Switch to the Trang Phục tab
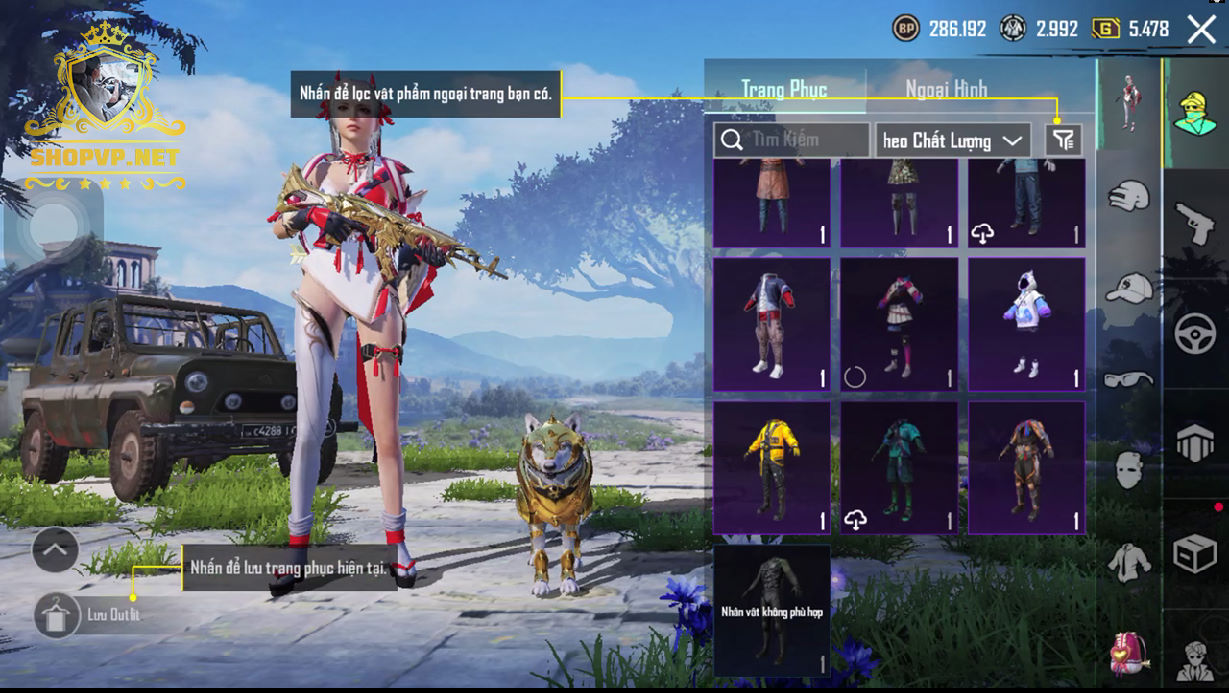The width and height of the screenshot is (1229, 693). (784, 89)
